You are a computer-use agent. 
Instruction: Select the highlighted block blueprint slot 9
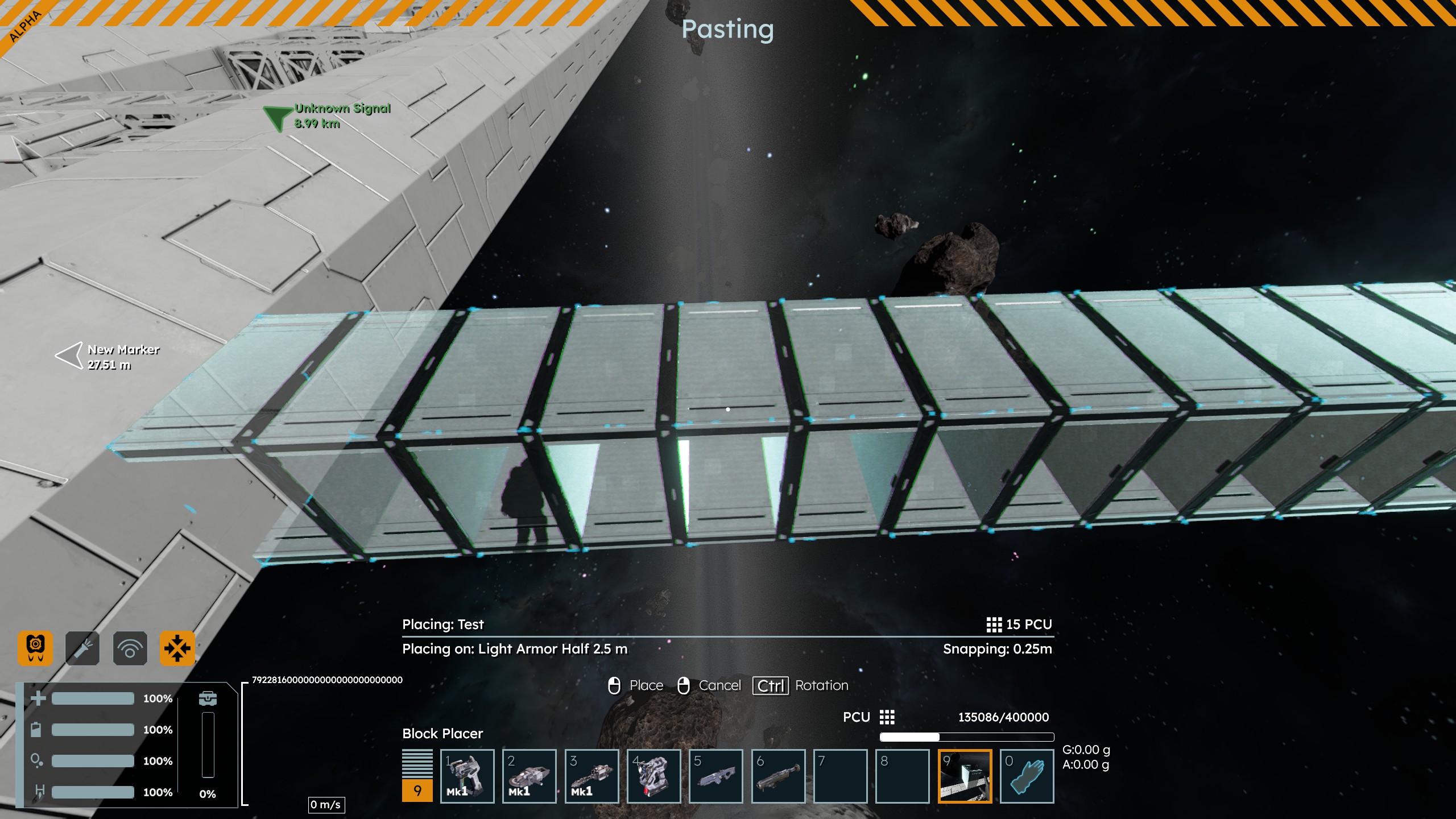[965, 776]
